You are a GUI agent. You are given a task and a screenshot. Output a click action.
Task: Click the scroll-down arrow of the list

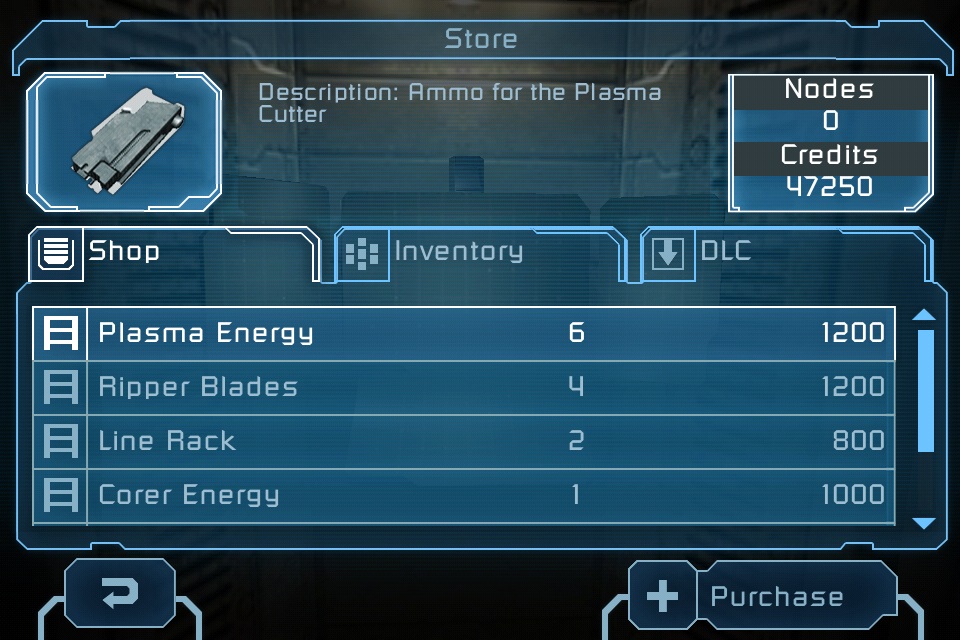point(924,522)
